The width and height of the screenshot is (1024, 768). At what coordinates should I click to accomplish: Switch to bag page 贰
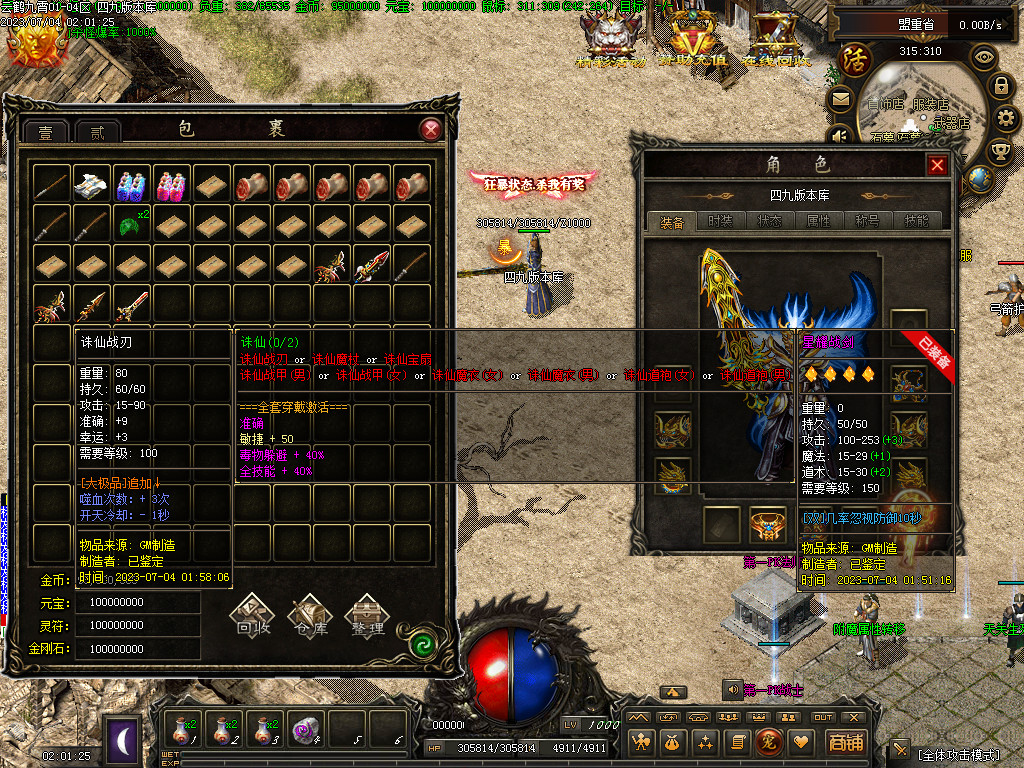click(97, 133)
